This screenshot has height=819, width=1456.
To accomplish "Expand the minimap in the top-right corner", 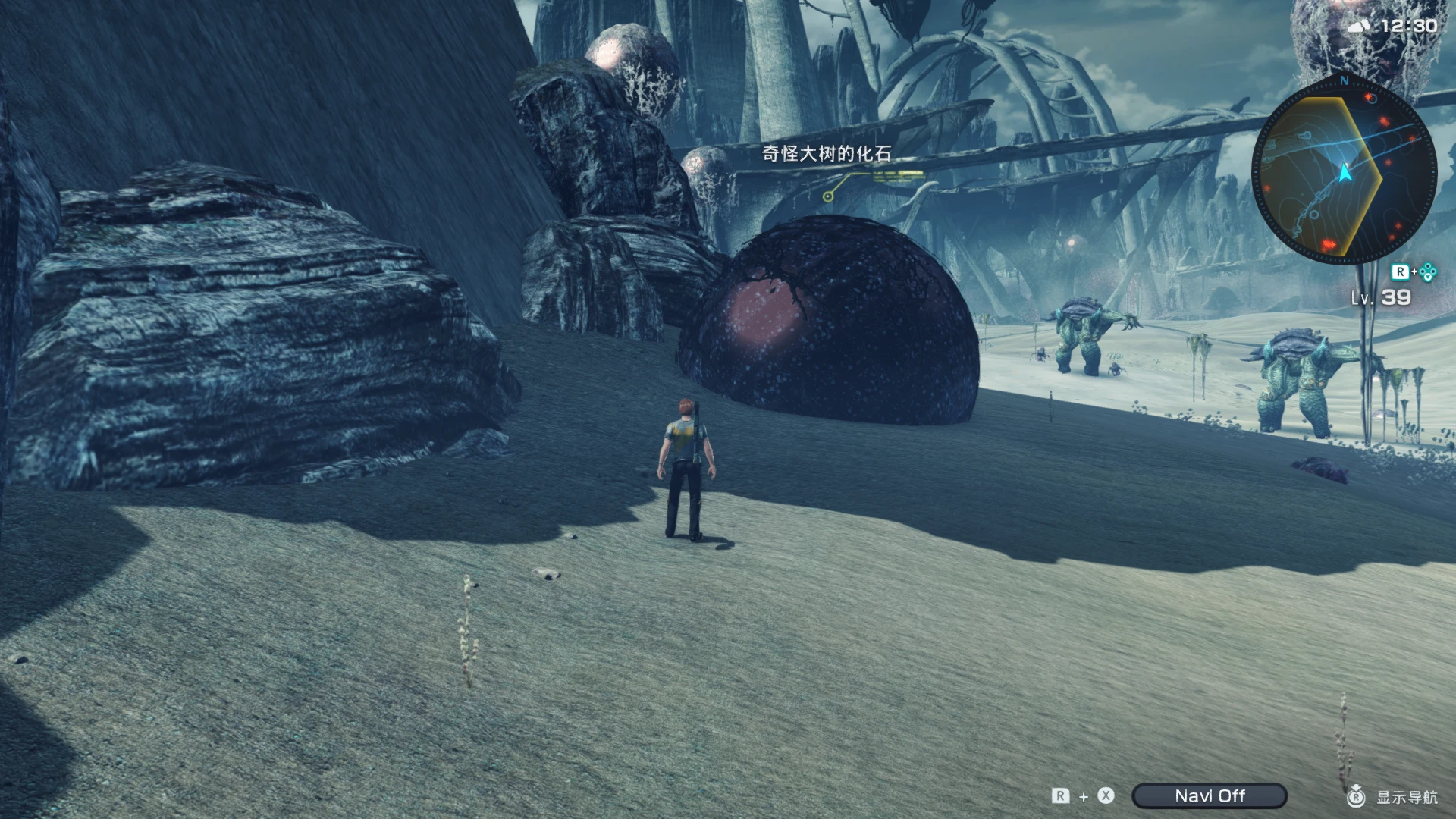I will (x=1344, y=174).
